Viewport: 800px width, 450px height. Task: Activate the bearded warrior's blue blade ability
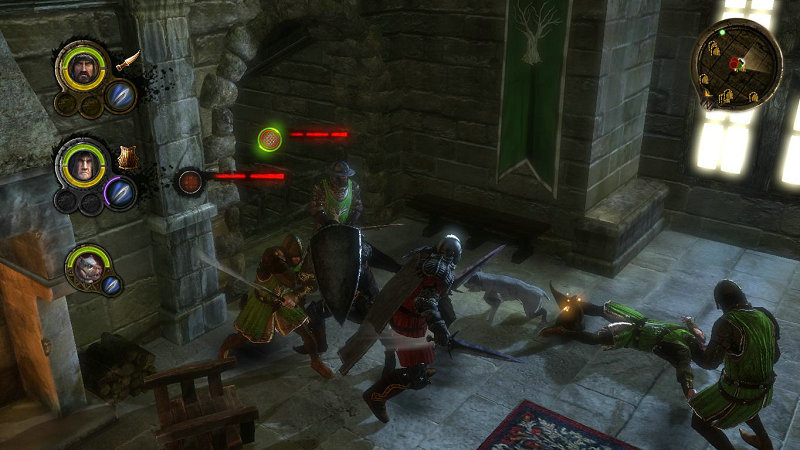point(120,96)
